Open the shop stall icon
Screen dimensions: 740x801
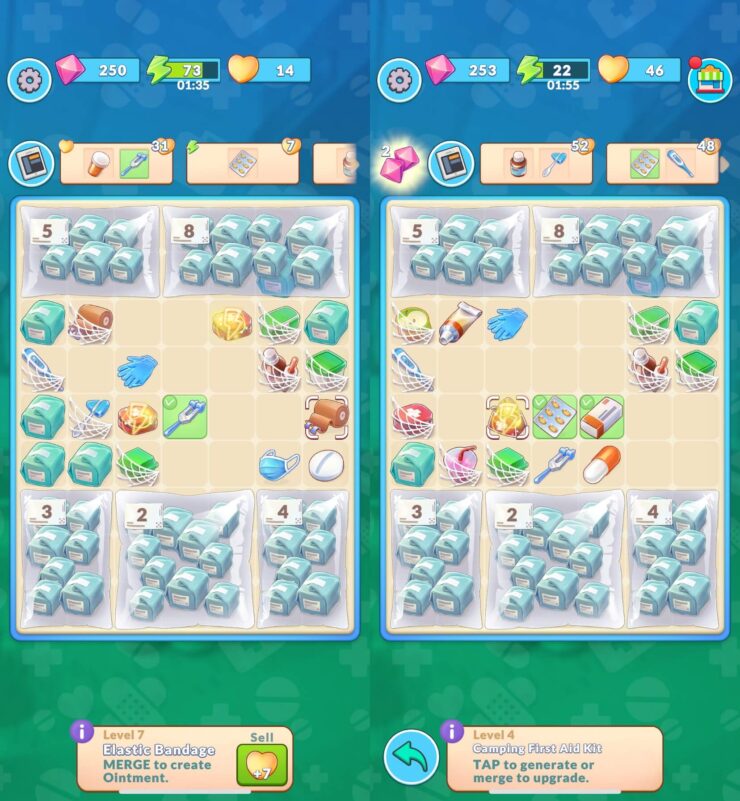pos(708,76)
